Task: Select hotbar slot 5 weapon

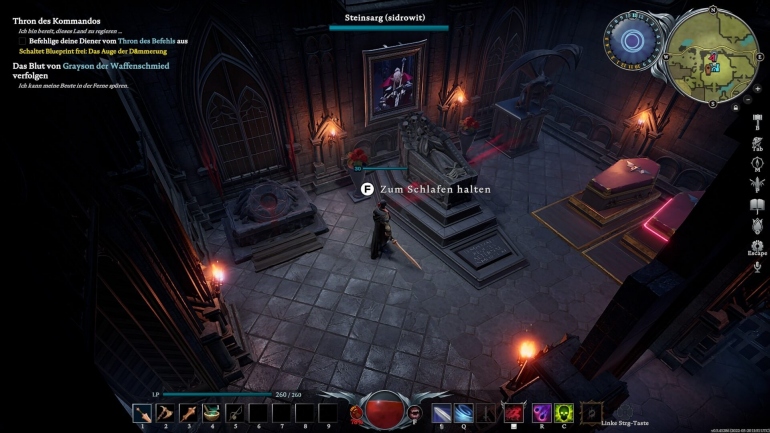Action: [x=235, y=411]
